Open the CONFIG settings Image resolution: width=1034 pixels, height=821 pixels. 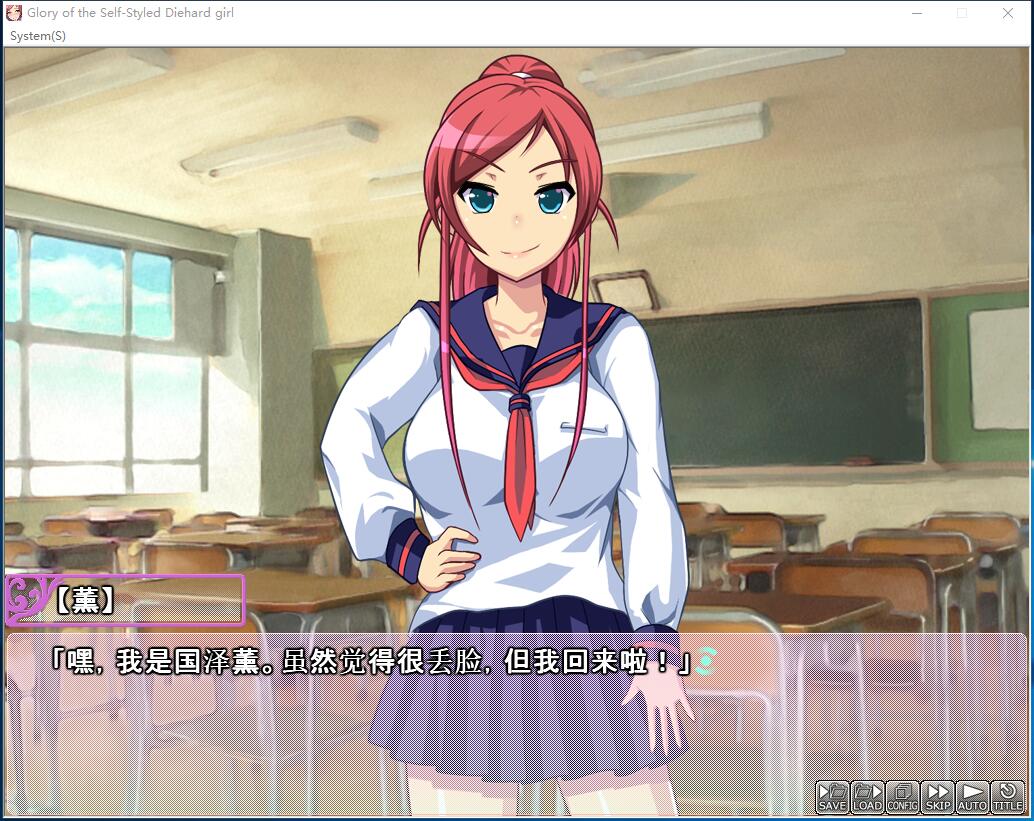point(903,797)
